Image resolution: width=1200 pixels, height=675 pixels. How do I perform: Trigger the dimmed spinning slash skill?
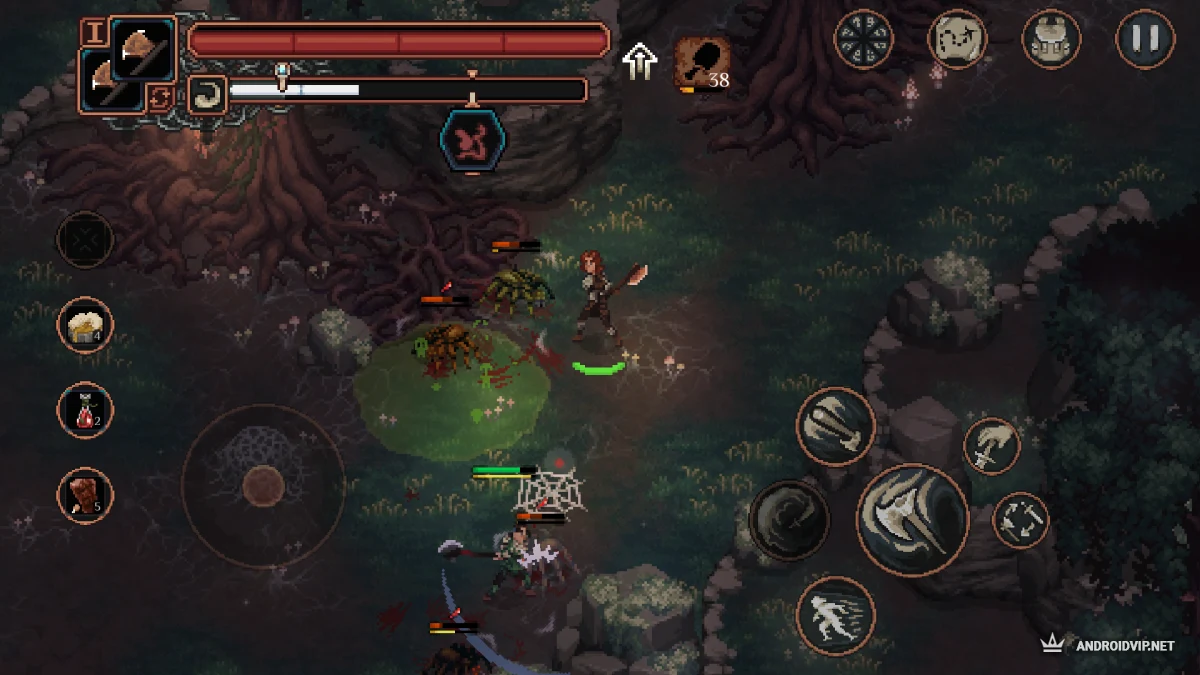click(x=789, y=520)
